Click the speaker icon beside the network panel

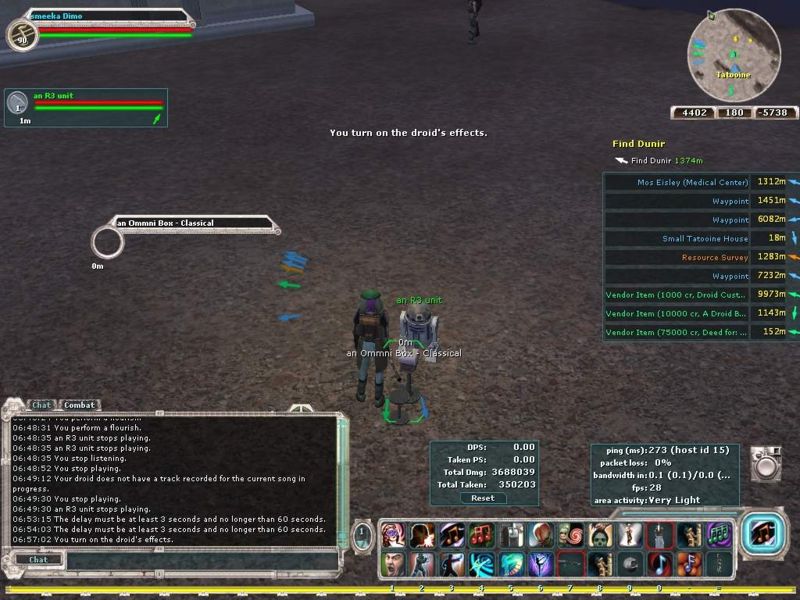[766, 462]
